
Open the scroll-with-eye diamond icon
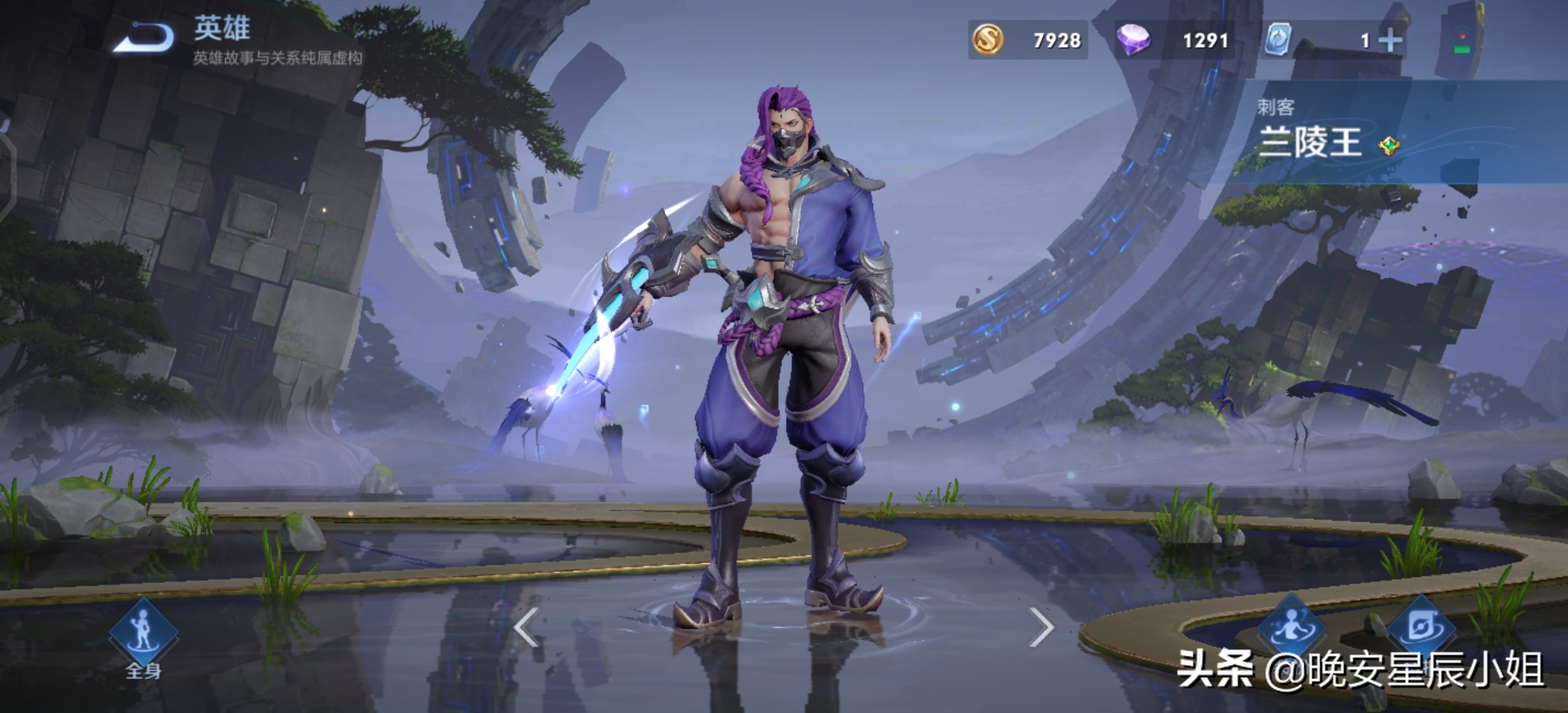1420,626
